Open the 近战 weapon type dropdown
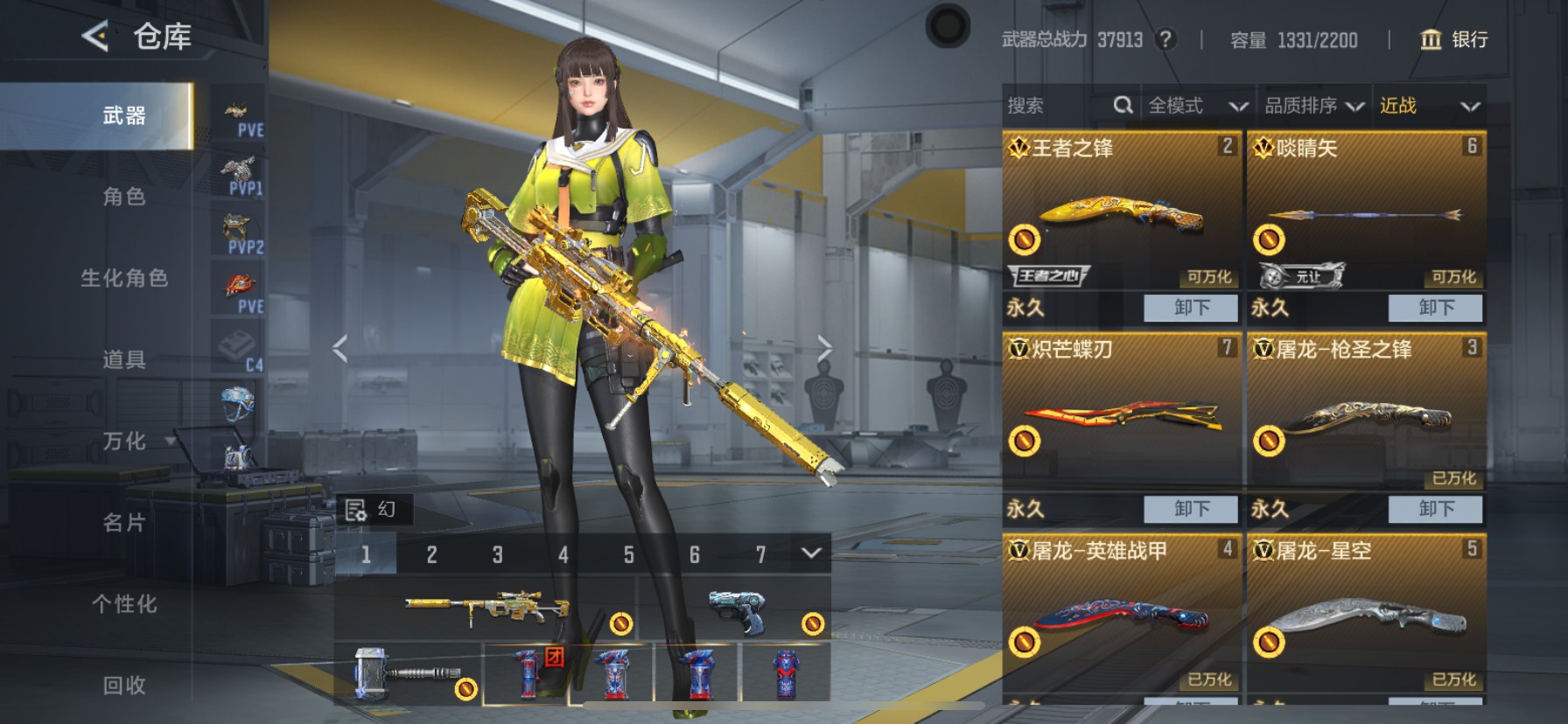Screen dimensions: 1568x724 [1429, 106]
